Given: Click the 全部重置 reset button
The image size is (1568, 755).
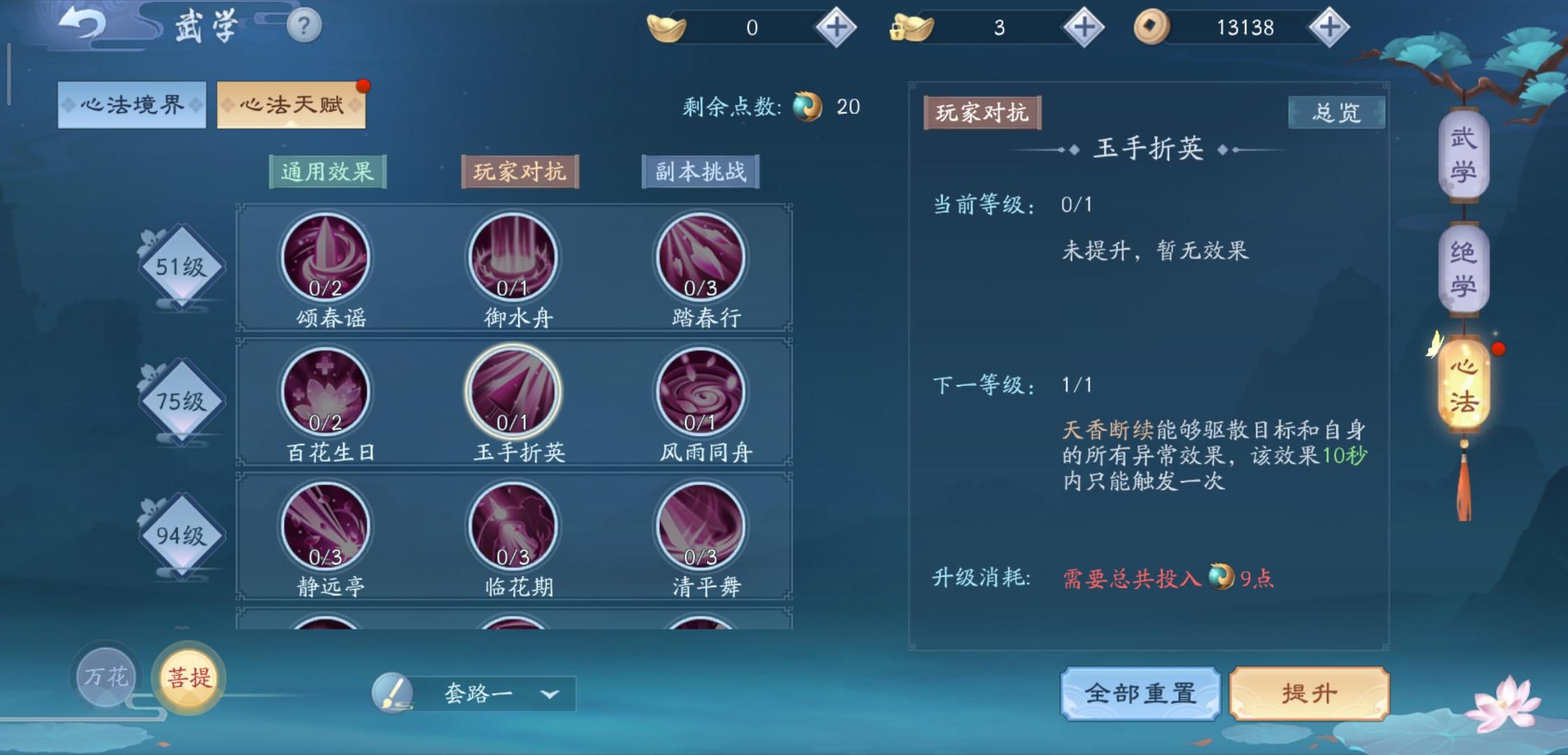Looking at the screenshot, I should 1140,693.
